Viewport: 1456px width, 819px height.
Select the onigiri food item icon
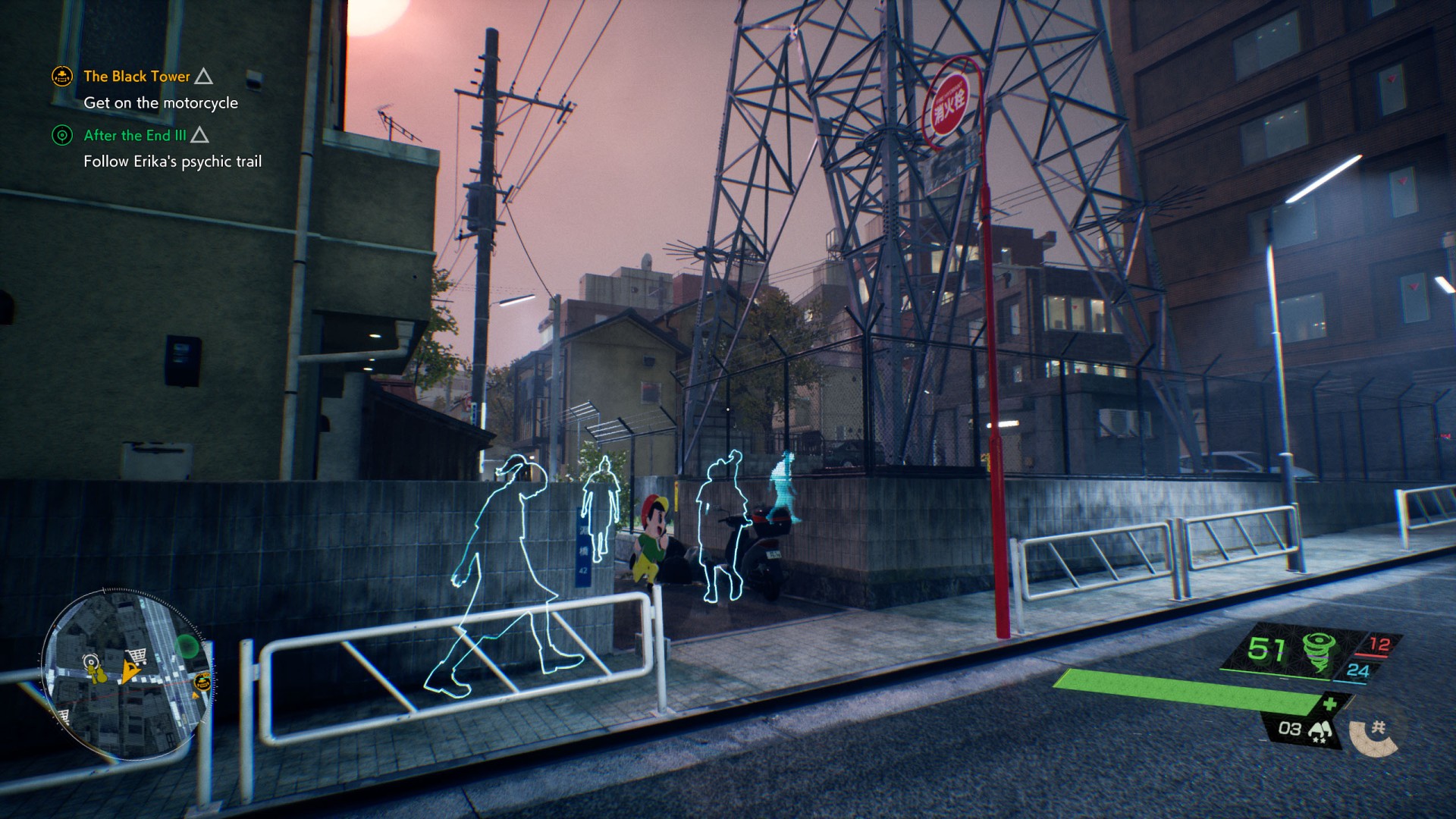(1320, 730)
